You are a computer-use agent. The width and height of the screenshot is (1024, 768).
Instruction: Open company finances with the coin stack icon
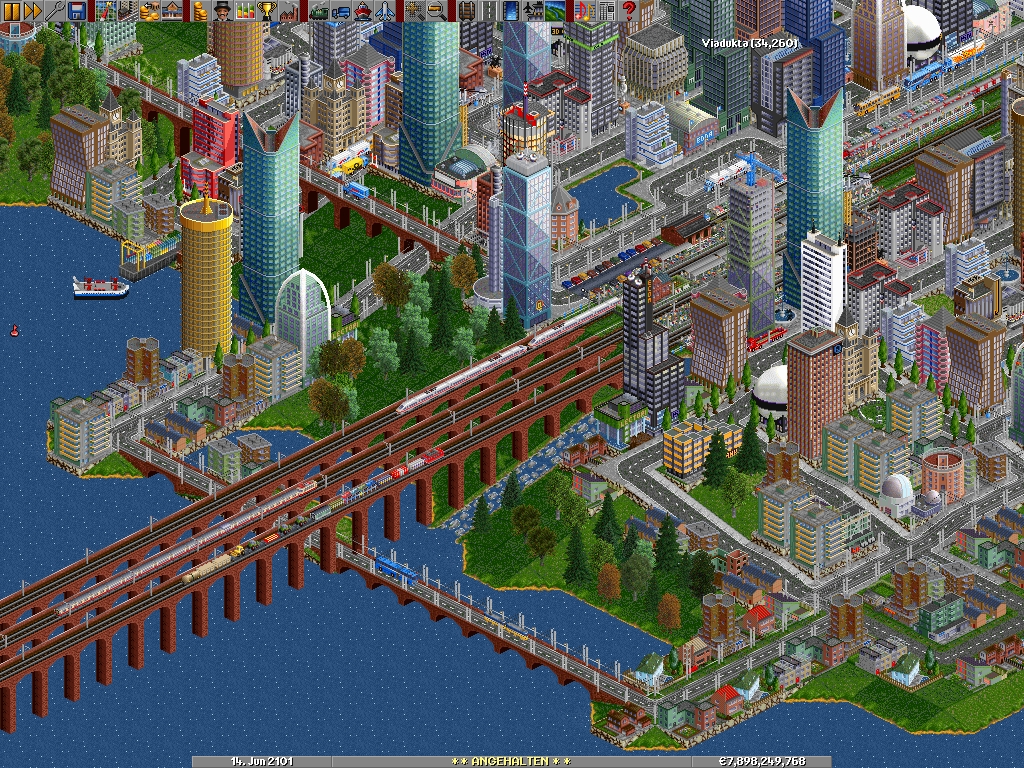[x=201, y=11]
